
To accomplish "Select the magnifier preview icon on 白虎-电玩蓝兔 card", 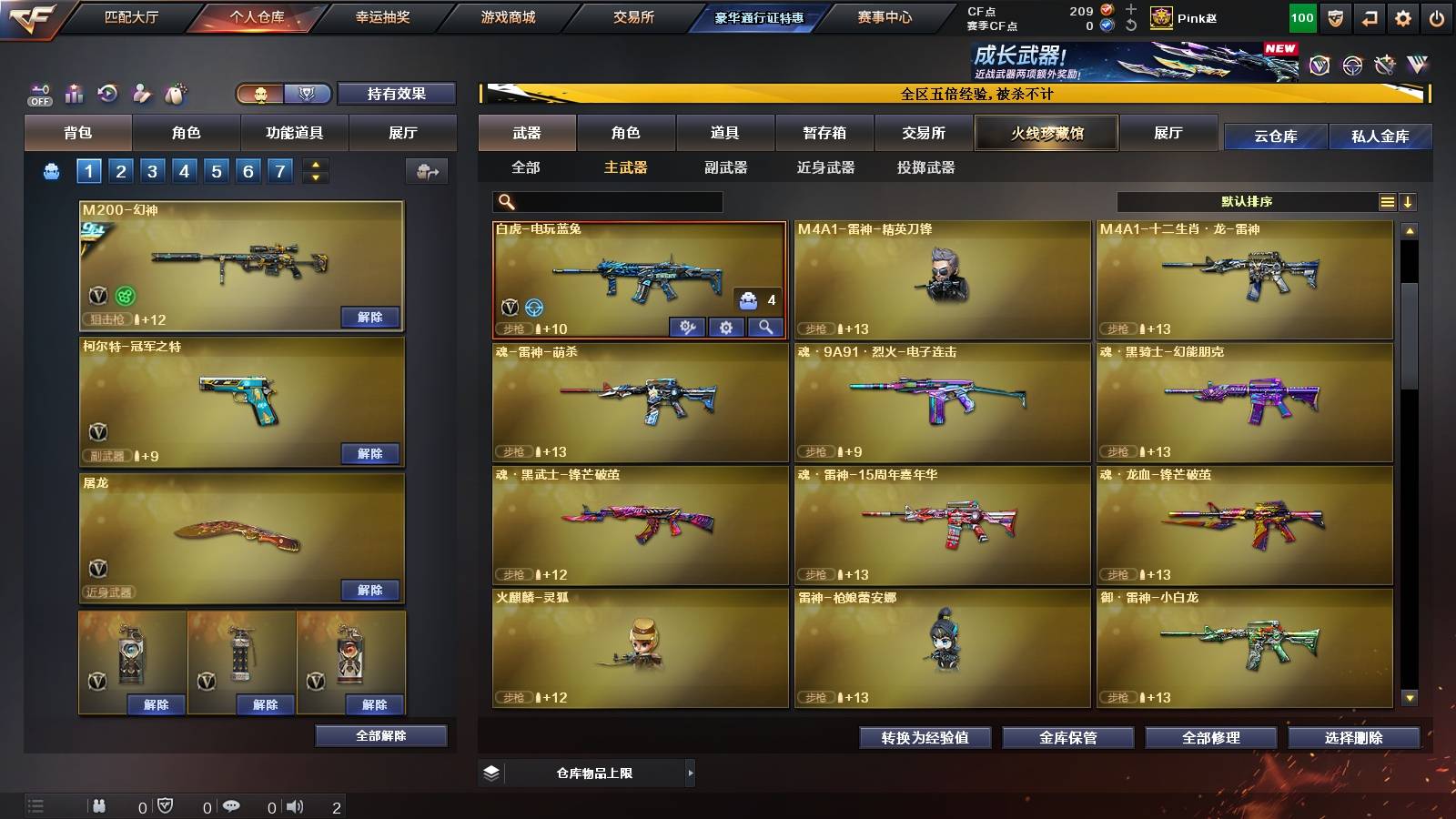I will coord(765,328).
